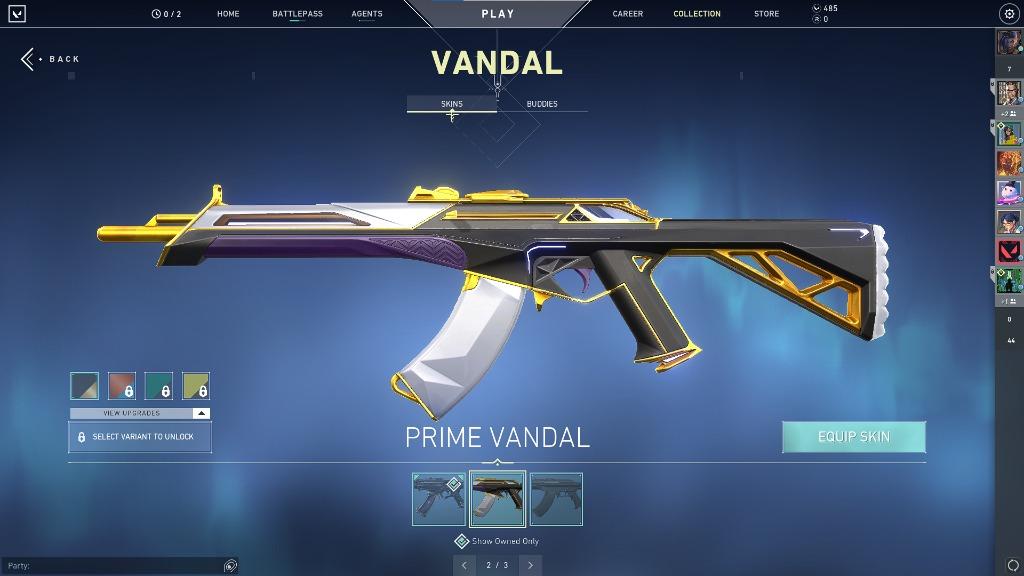Open the Agents page
The image size is (1024, 576).
(x=367, y=14)
